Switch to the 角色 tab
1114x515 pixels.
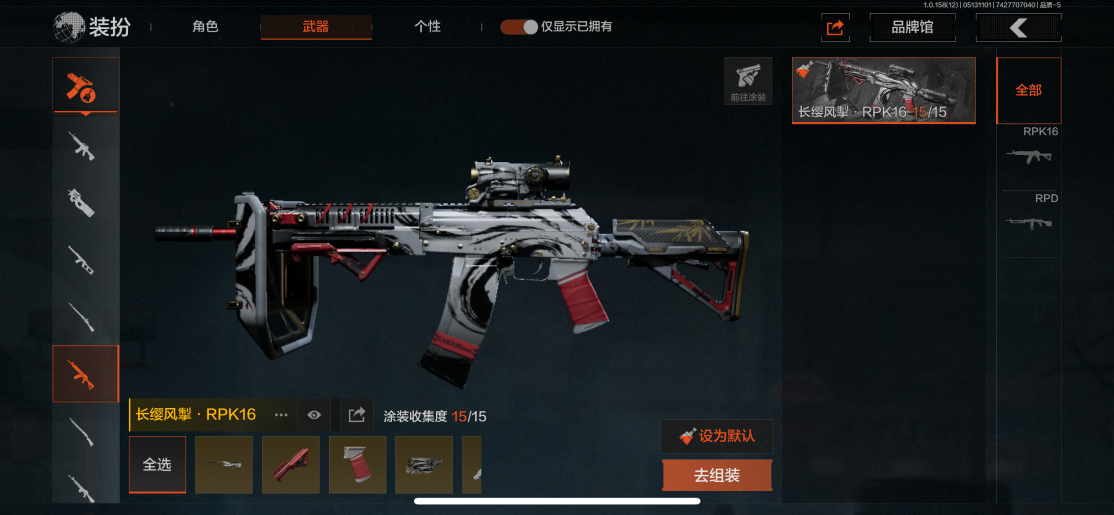pyautogui.click(x=205, y=27)
